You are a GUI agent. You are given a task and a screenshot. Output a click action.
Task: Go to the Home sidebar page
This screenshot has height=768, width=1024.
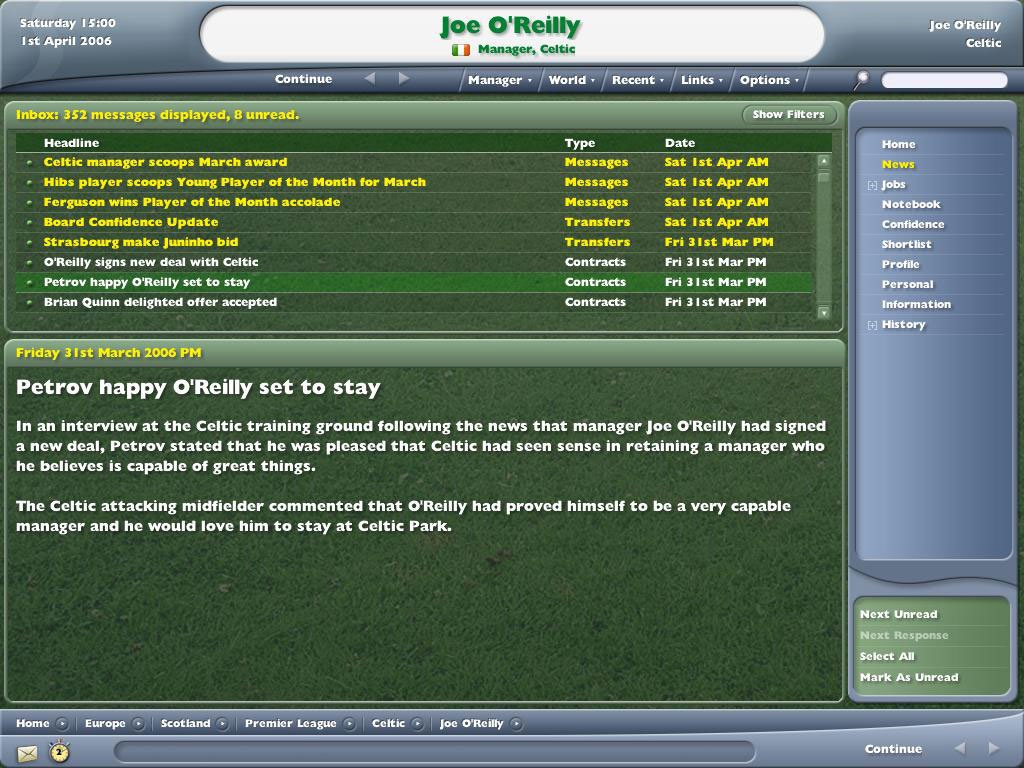tap(898, 144)
